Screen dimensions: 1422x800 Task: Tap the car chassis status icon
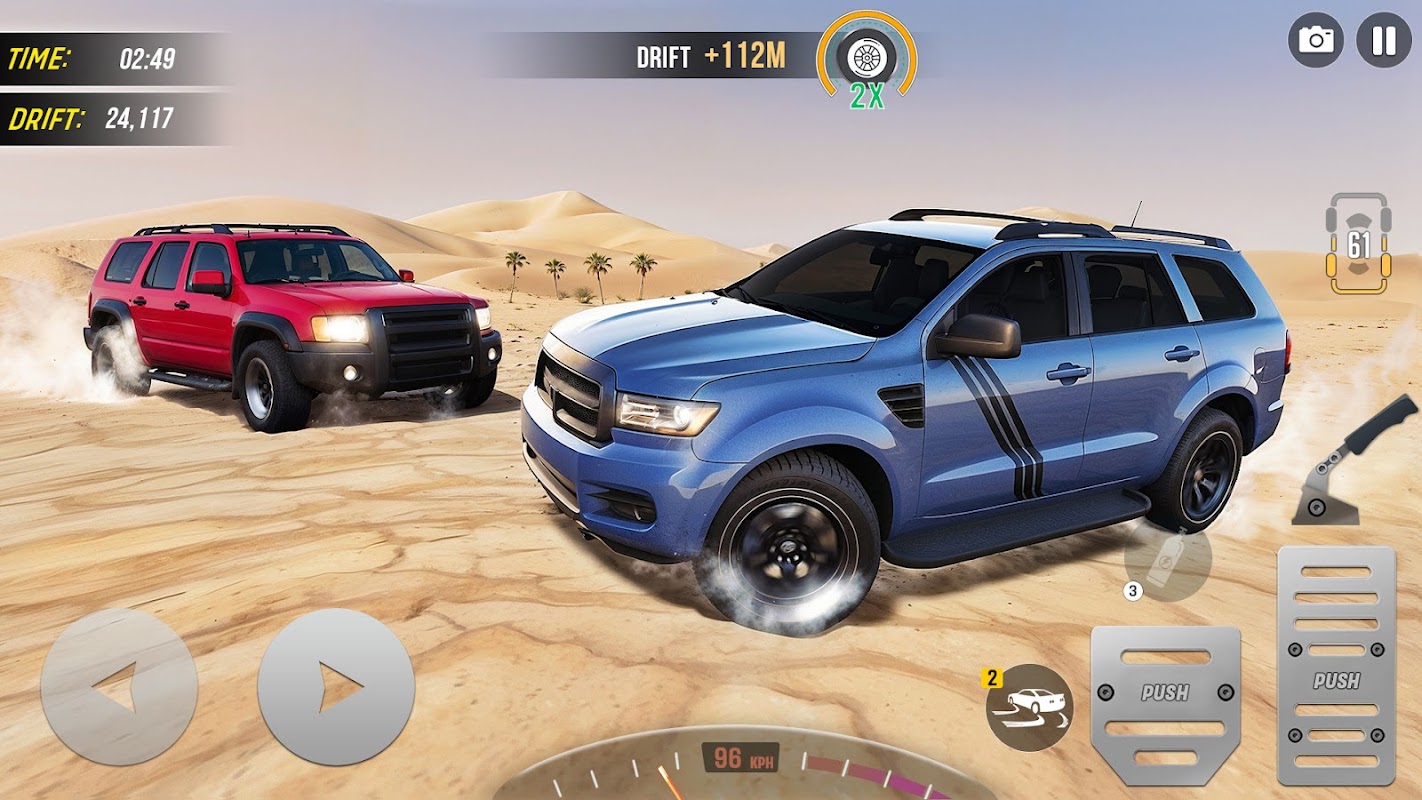pos(1357,244)
